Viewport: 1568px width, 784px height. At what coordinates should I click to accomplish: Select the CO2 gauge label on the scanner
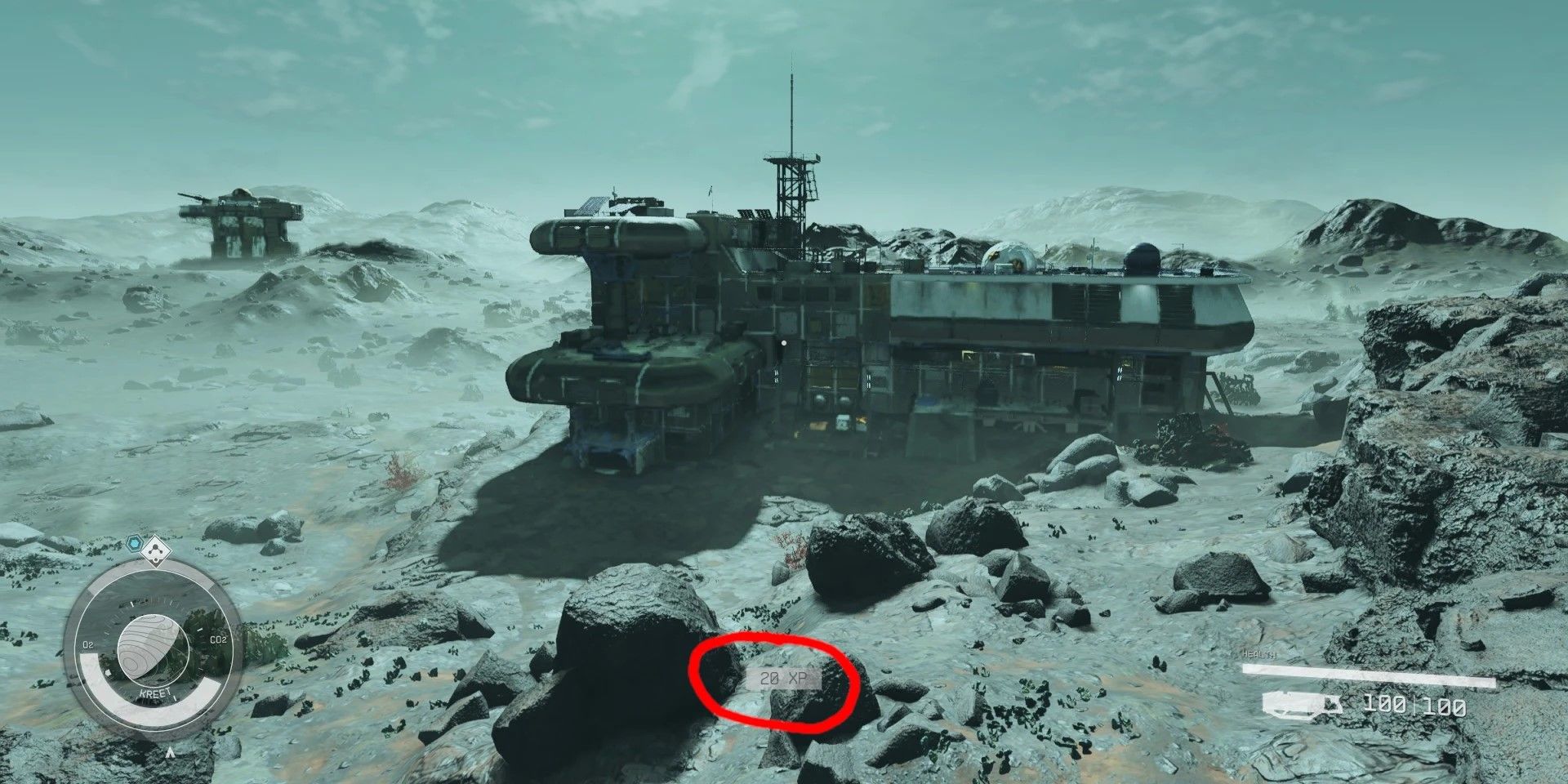pos(218,639)
